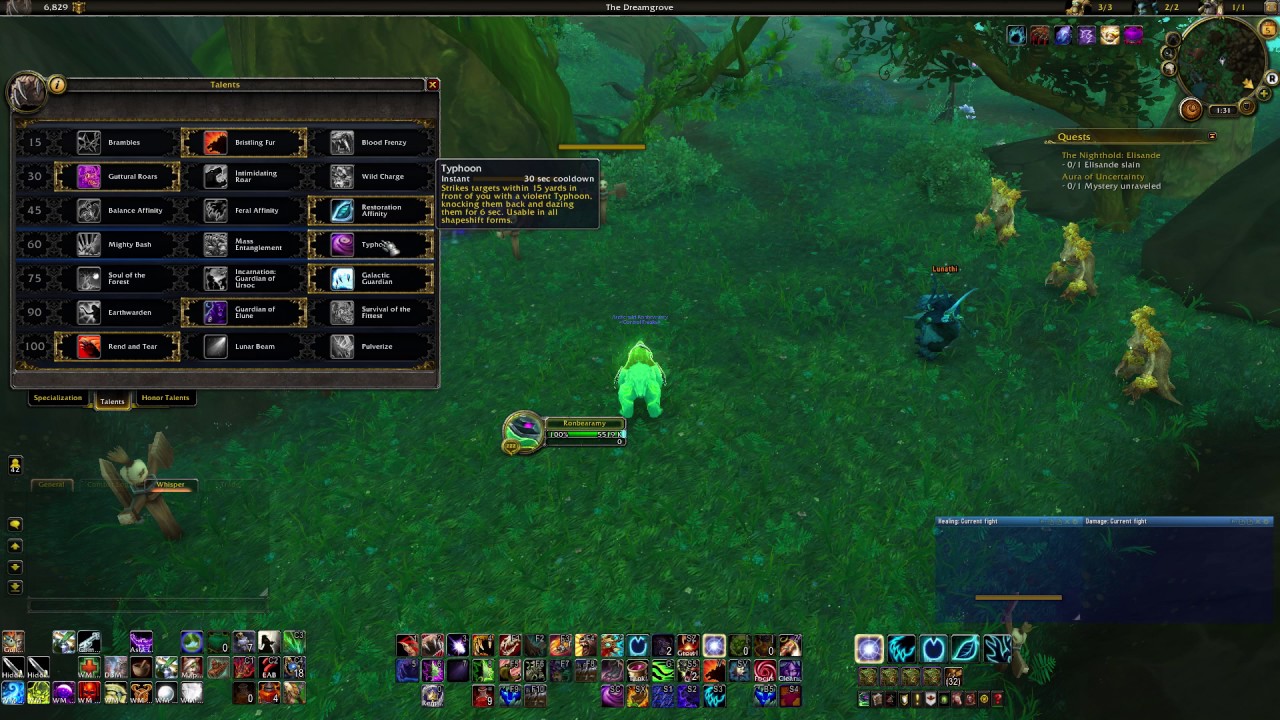Choose the Bristling Fur talent

tap(244, 143)
